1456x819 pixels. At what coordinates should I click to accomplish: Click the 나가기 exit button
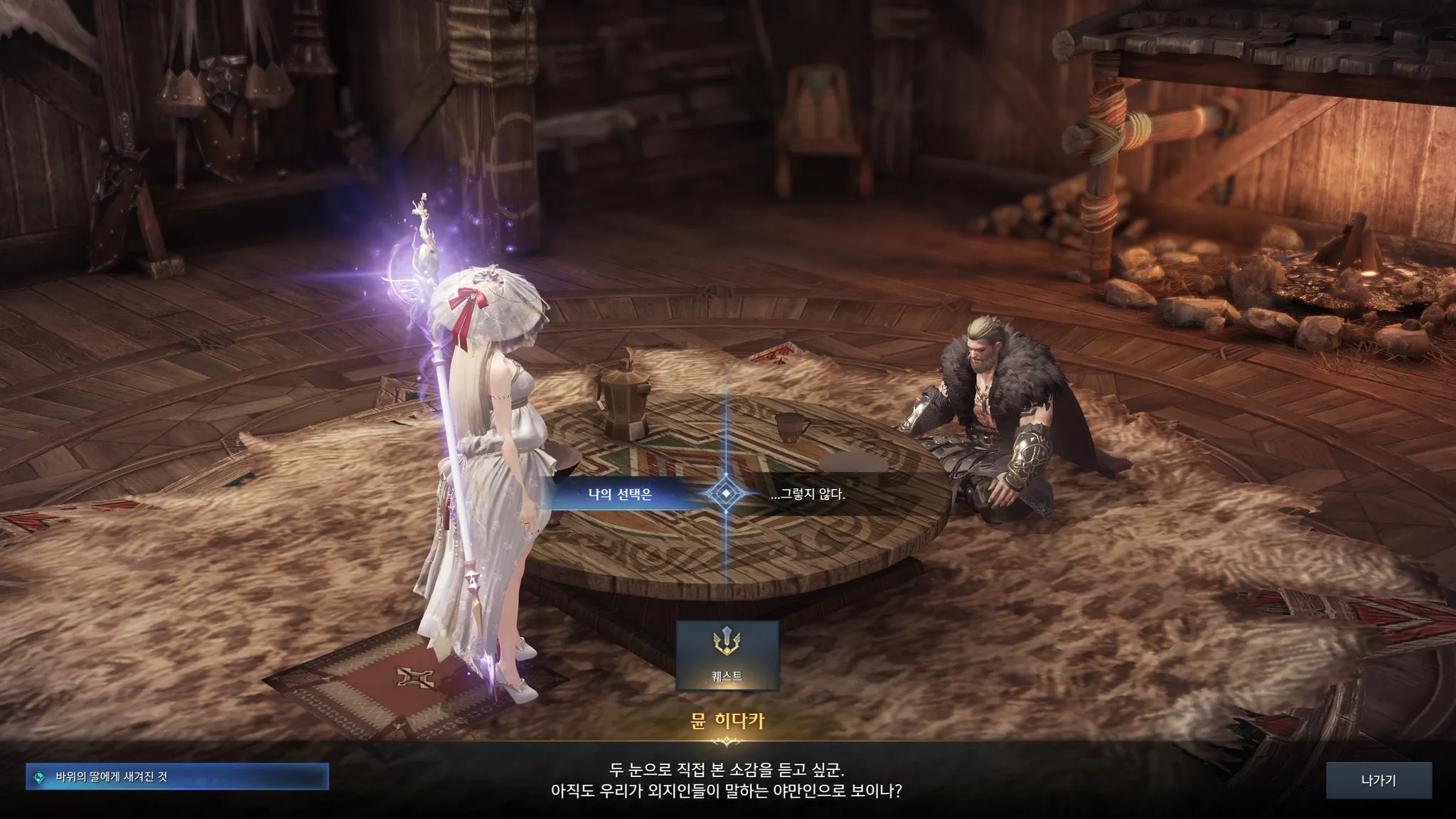pyautogui.click(x=1379, y=781)
